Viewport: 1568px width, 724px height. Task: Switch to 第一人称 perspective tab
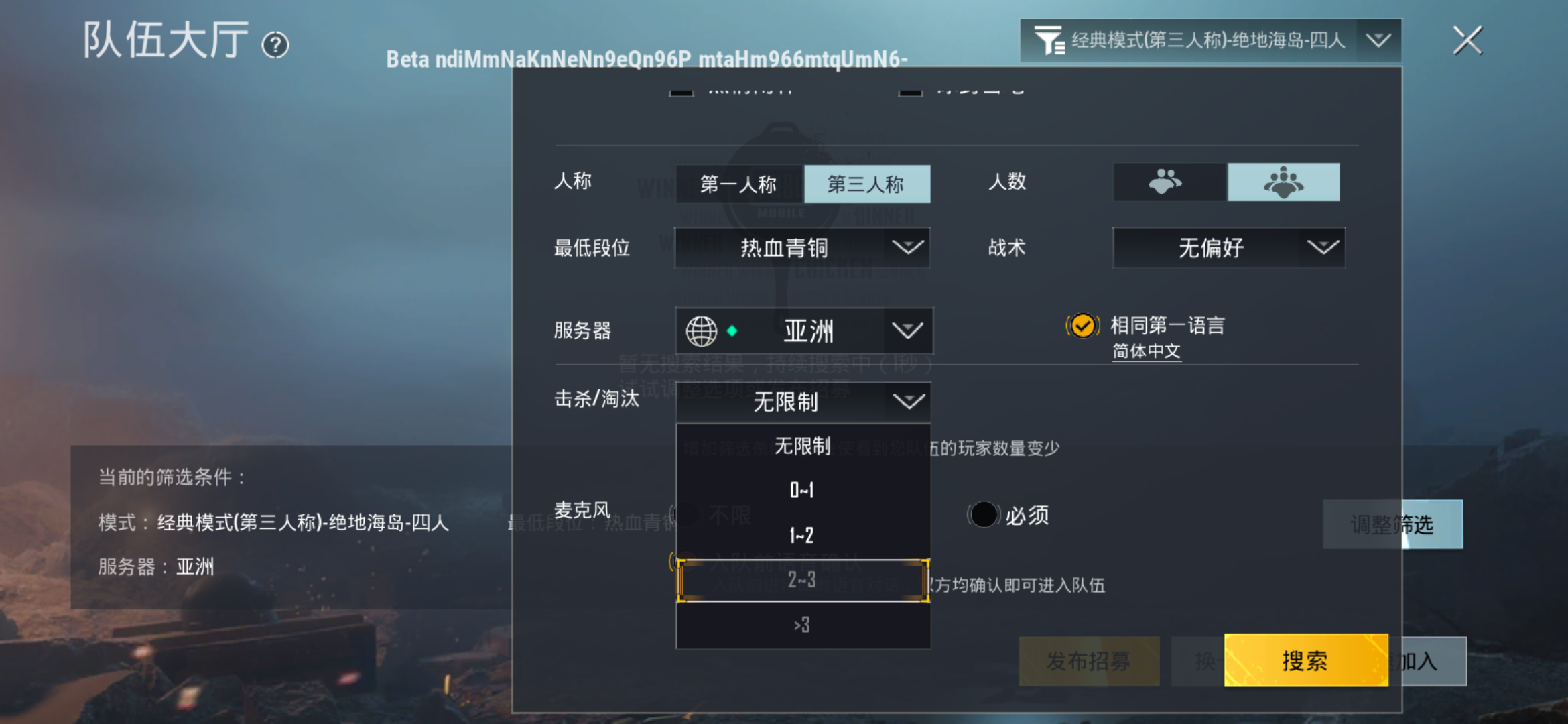pyautogui.click(x=738, y=184)
